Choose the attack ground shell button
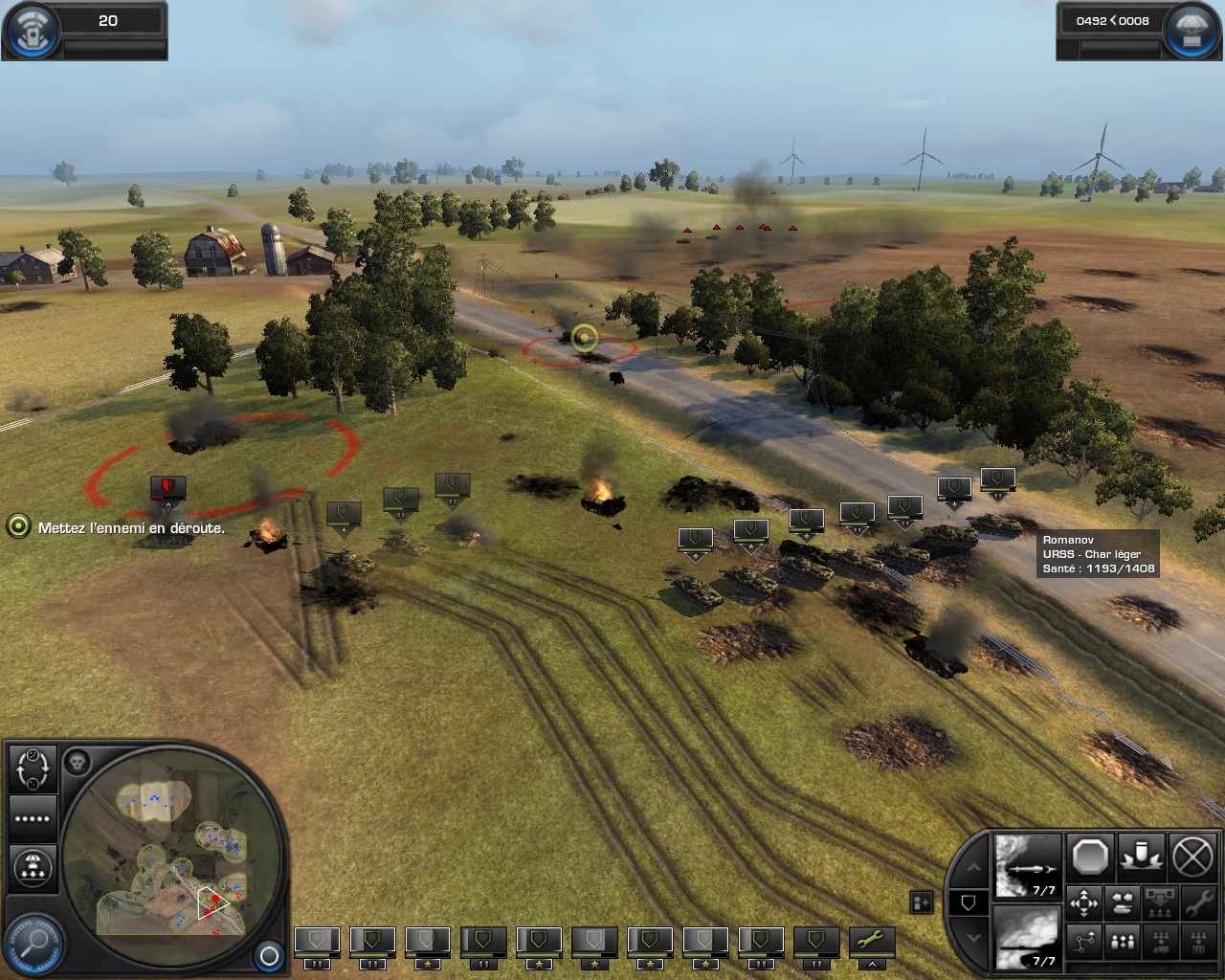This screenshot has height=980, width=1225. (1142, 855)
